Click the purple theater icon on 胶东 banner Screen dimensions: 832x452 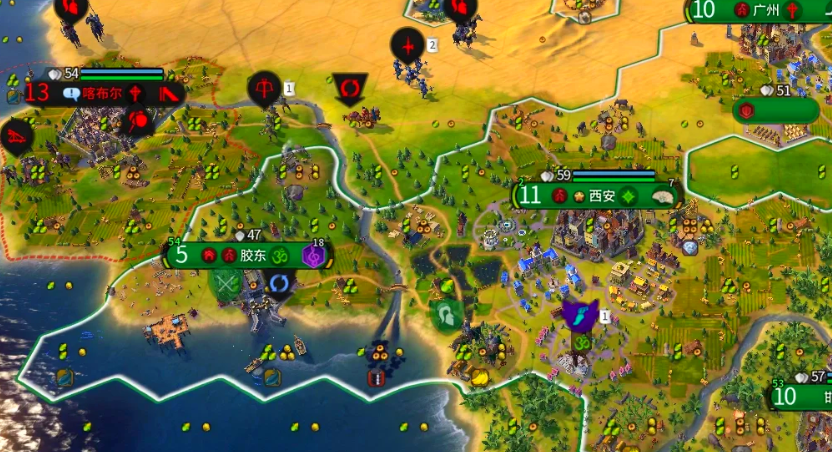314,256
